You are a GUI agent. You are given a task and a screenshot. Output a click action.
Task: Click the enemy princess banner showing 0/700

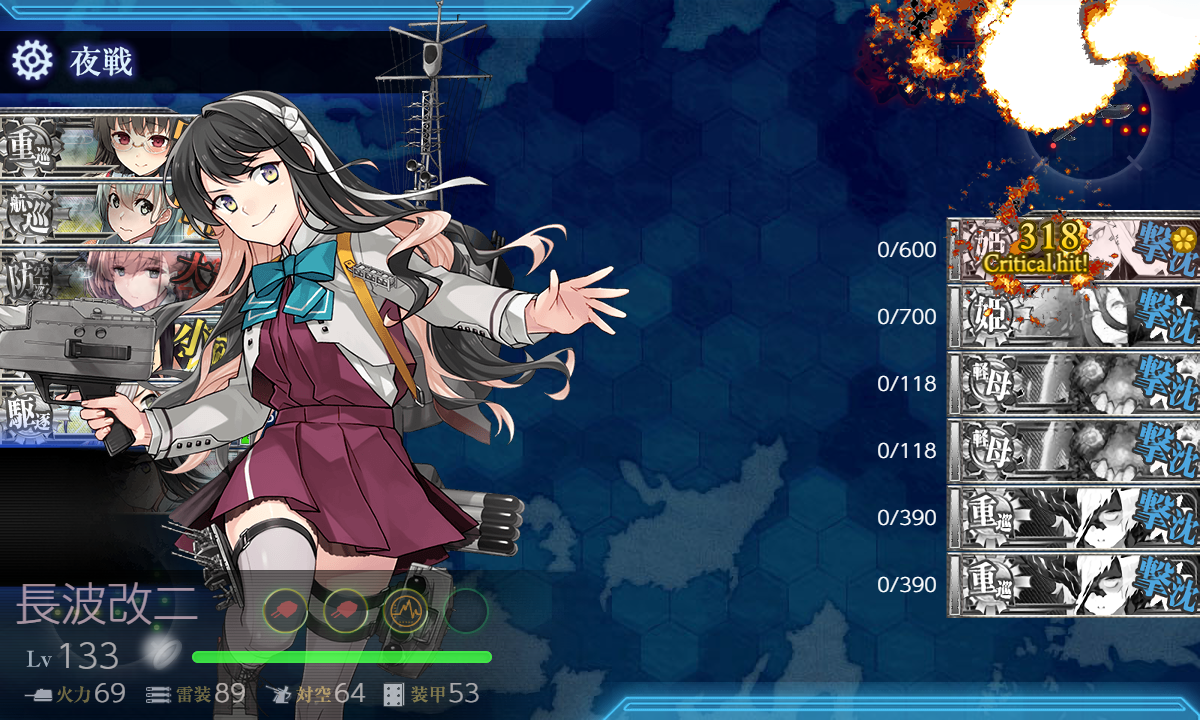click(1072, 317)
